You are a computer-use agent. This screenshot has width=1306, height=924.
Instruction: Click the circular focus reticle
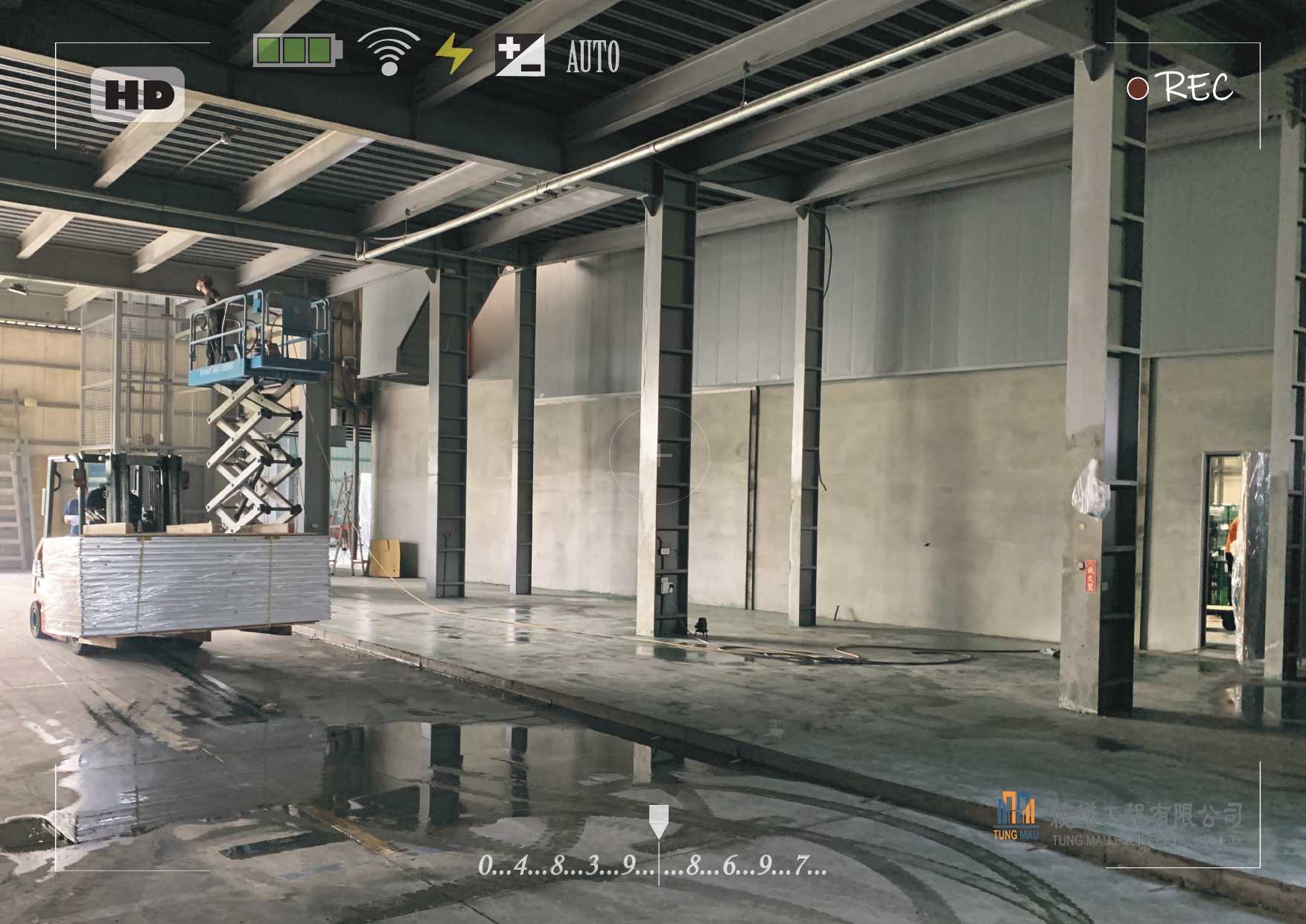click(659, 453)
